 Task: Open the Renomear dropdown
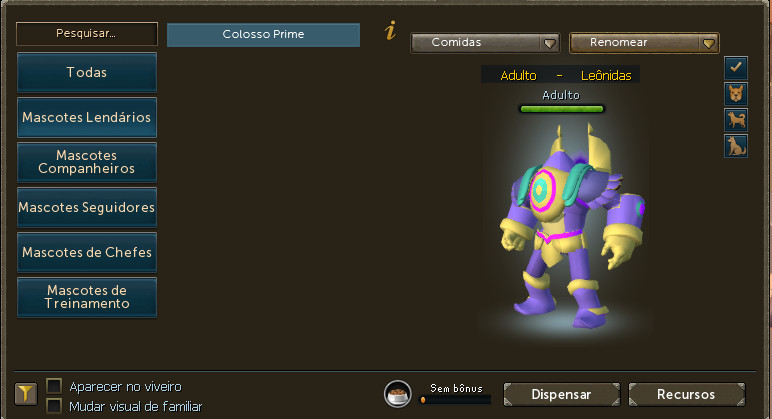pyautogui.click(x=644, y=43)
